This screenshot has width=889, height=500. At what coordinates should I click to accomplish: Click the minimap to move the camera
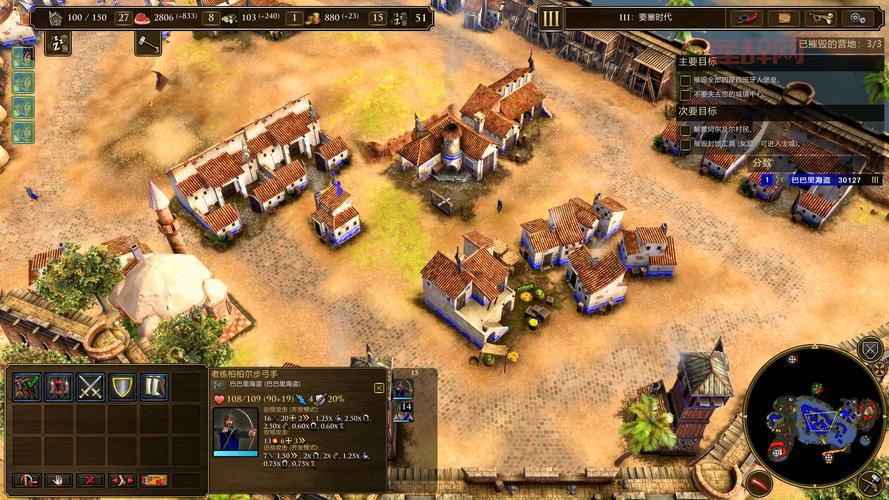(x=815, y=420)
